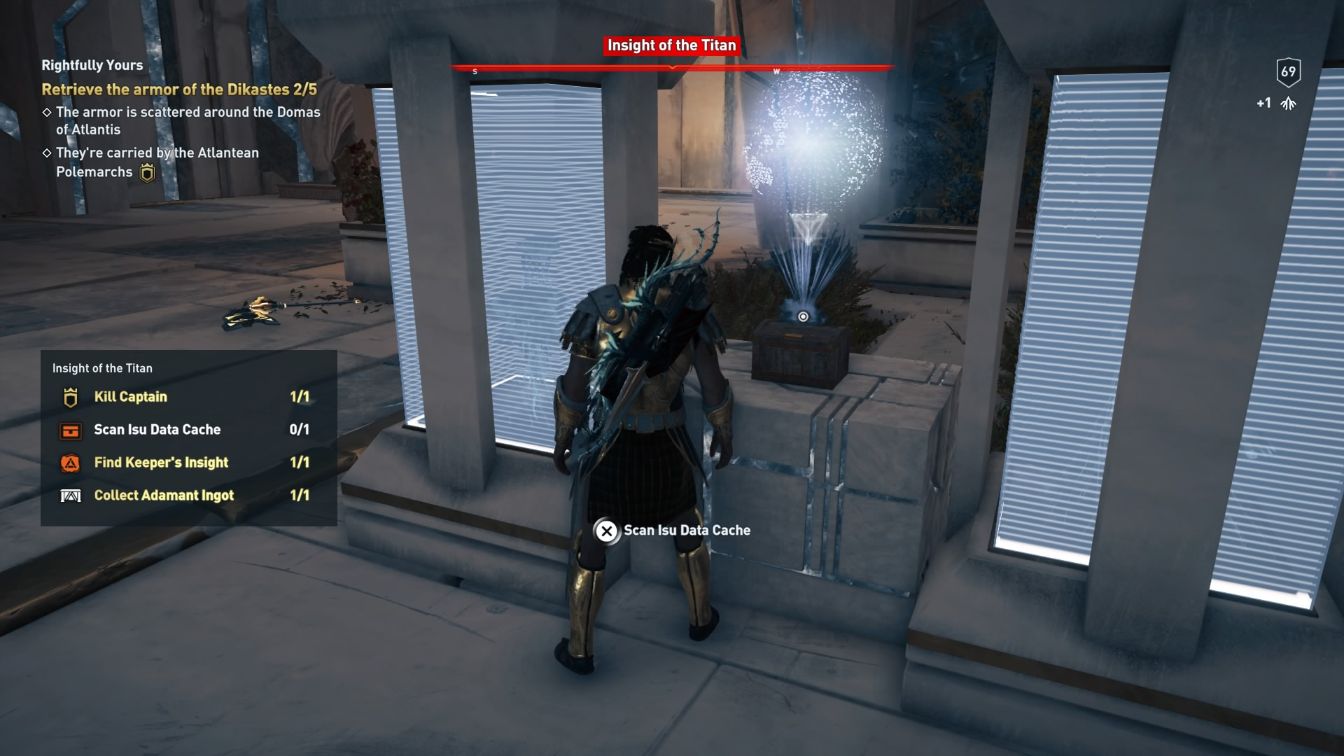Screen dimensions: 1344x756
Task: Click the orange Isu Data Cache chest icon
Action: coord(71,429)
